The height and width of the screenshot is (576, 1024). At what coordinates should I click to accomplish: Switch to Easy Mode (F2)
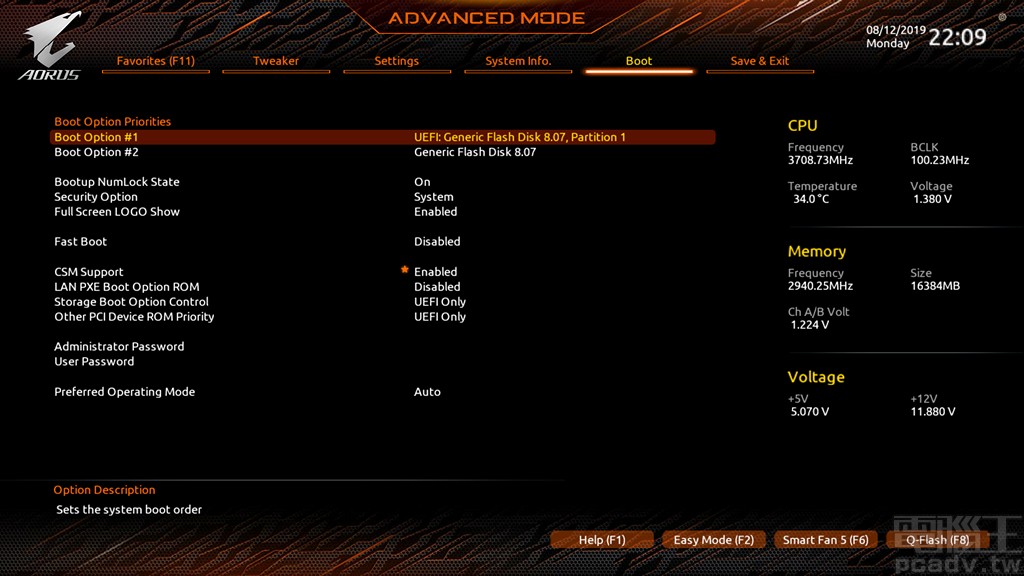pos(714,540)
